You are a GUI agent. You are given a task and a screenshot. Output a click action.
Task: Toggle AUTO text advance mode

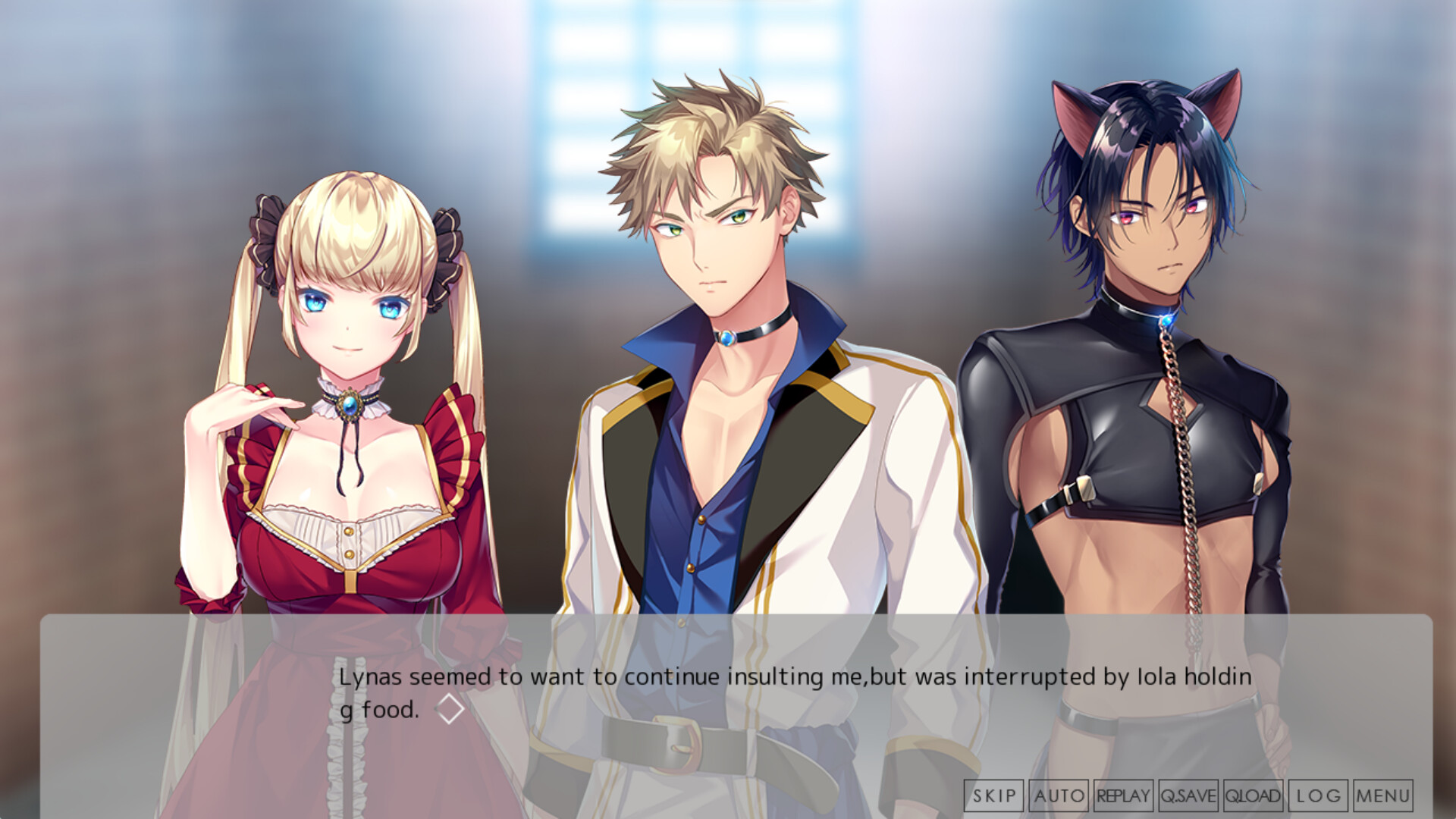[x=1057, y=796]
